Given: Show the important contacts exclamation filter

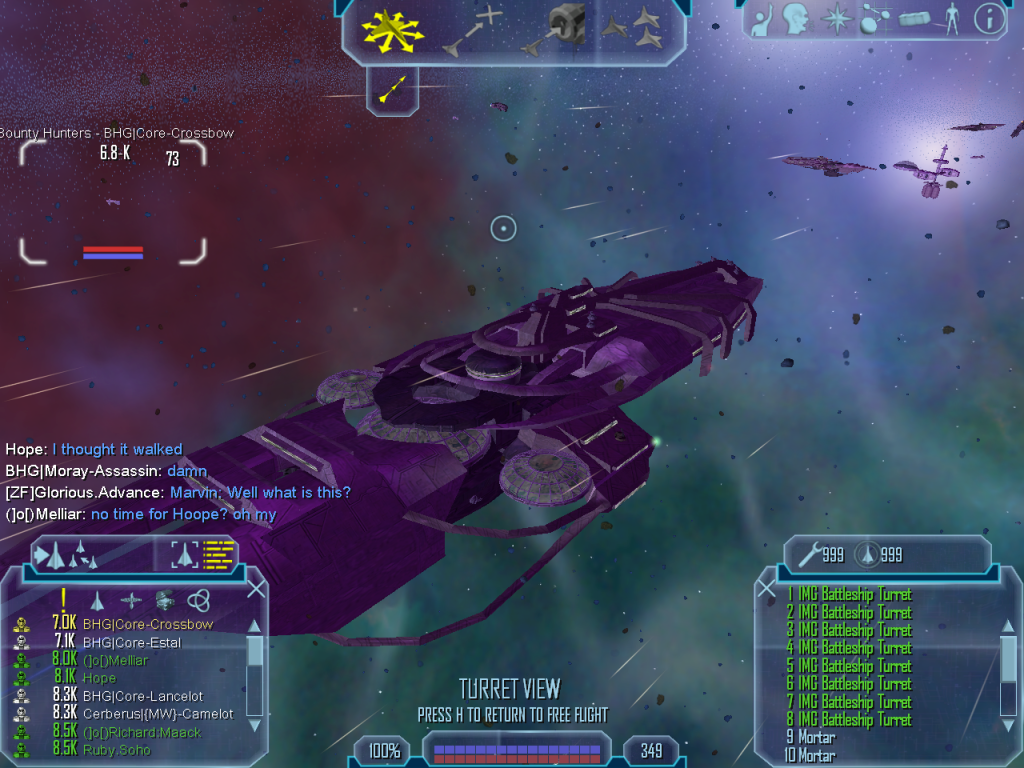Looking at the screenshot, I should (x=63, y=599).
